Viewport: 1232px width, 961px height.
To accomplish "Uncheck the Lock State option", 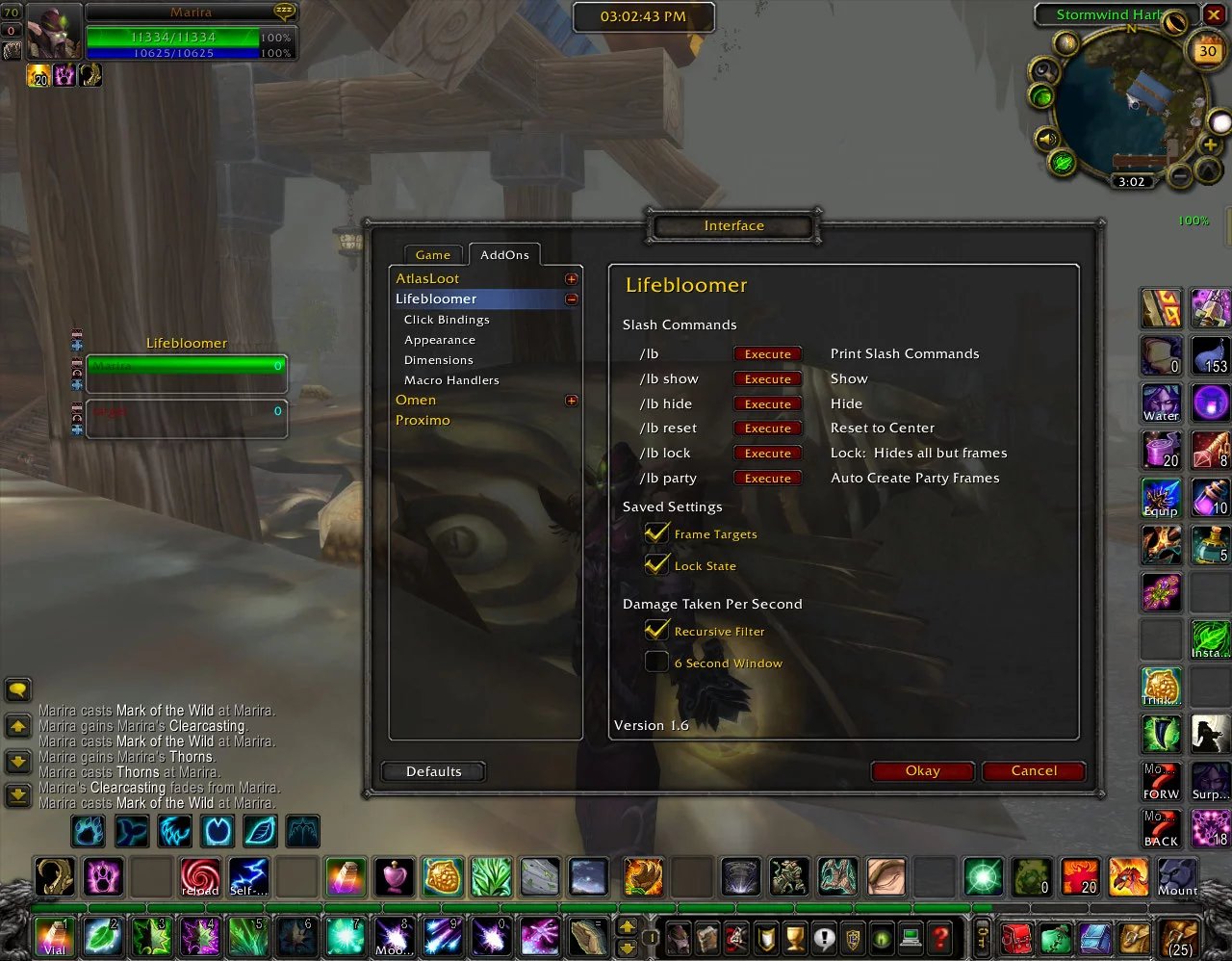I will coord(656,565).
